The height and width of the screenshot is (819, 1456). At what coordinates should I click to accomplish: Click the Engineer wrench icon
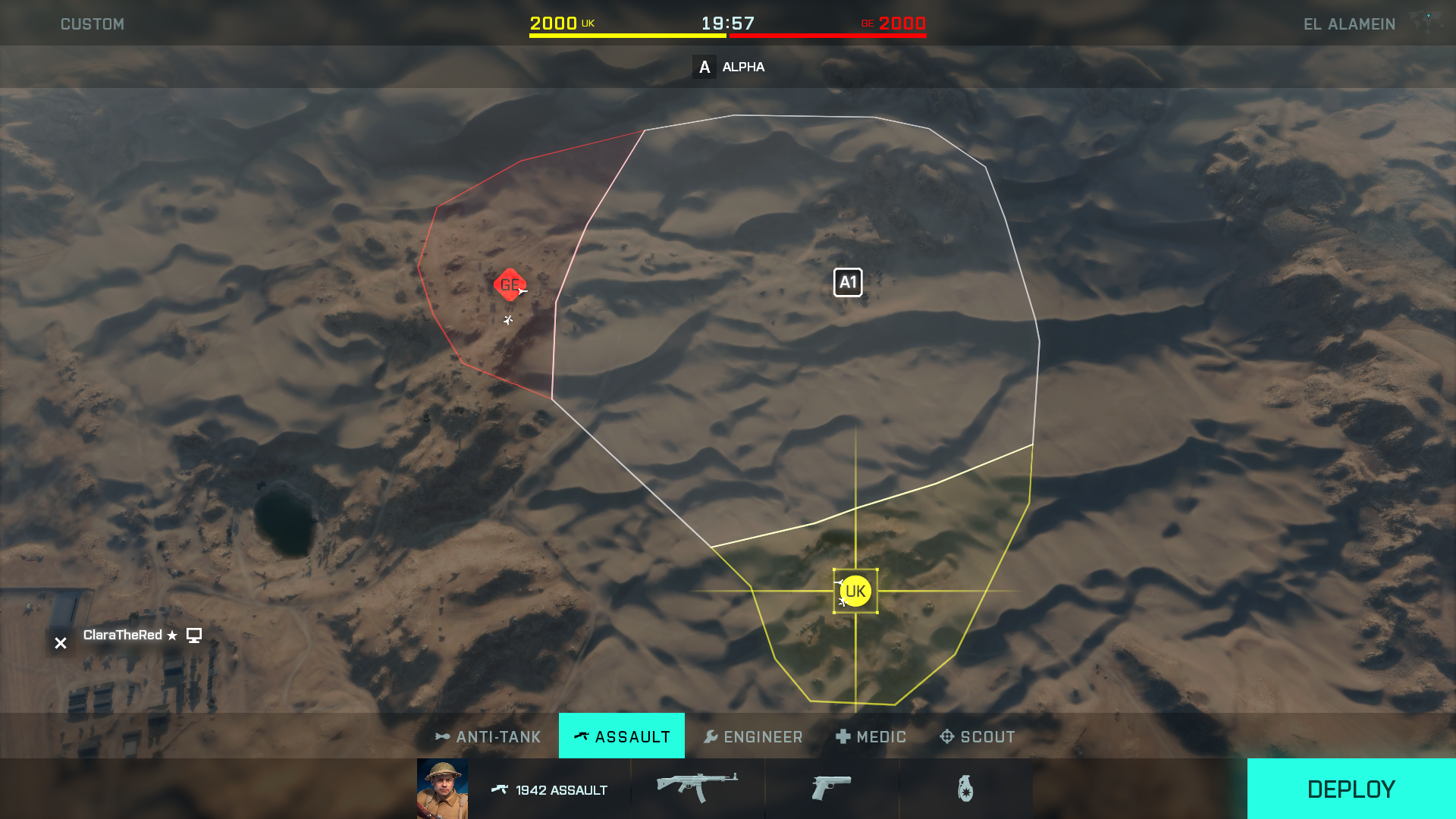click(711, 736)
